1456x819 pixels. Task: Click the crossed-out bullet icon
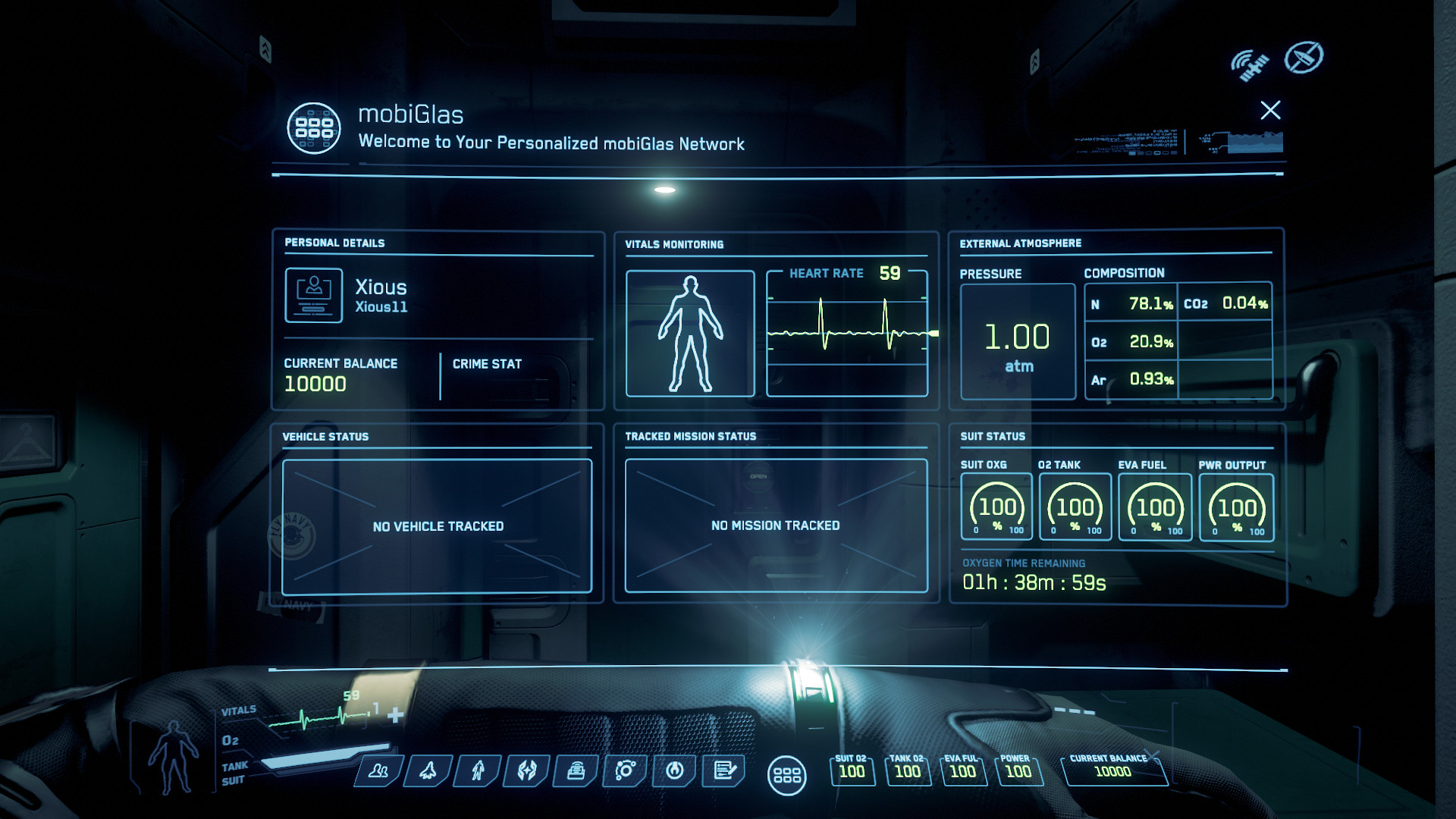click(1304, 58)
